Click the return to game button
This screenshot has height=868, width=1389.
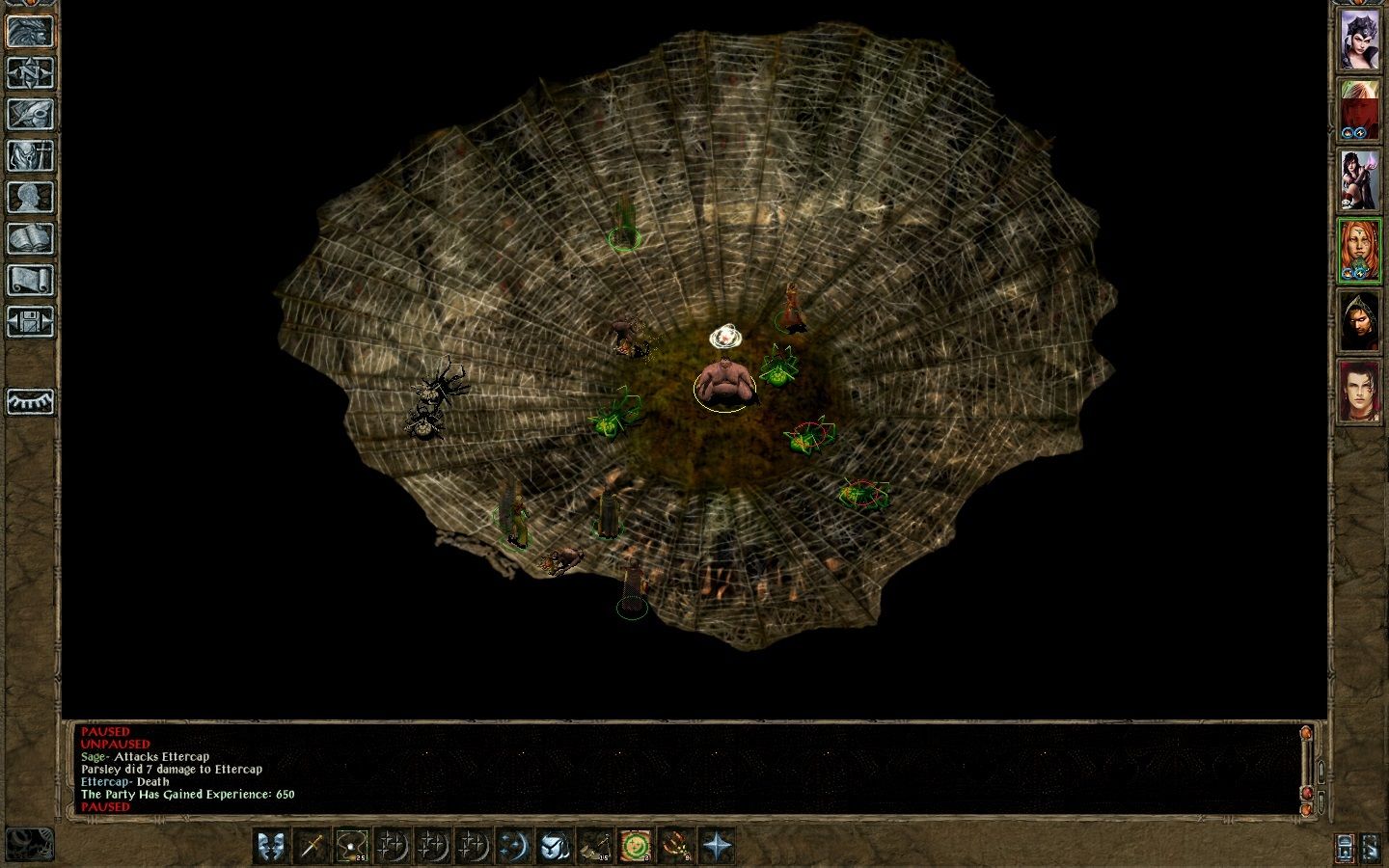(30, 32)
